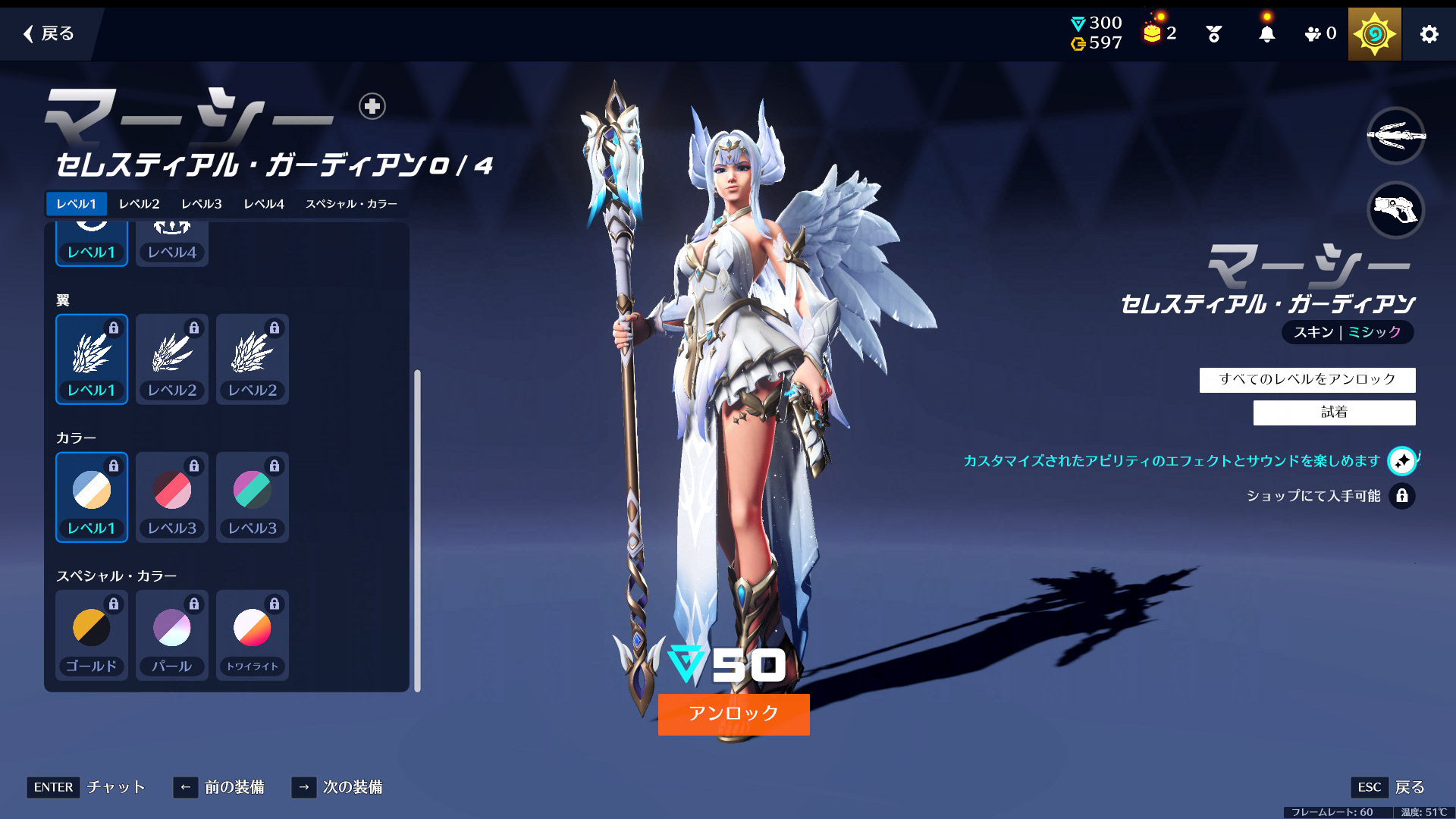Select the pink and red color swatch

(172, 497)
